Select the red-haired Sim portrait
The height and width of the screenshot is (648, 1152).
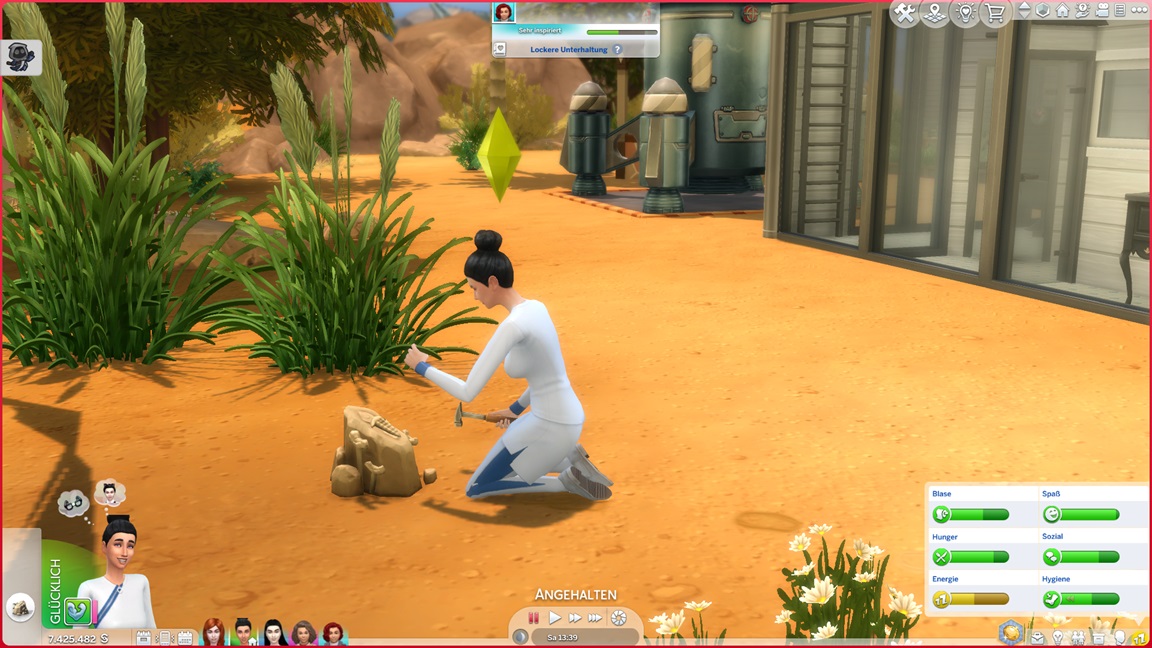(x=213, y=632)
